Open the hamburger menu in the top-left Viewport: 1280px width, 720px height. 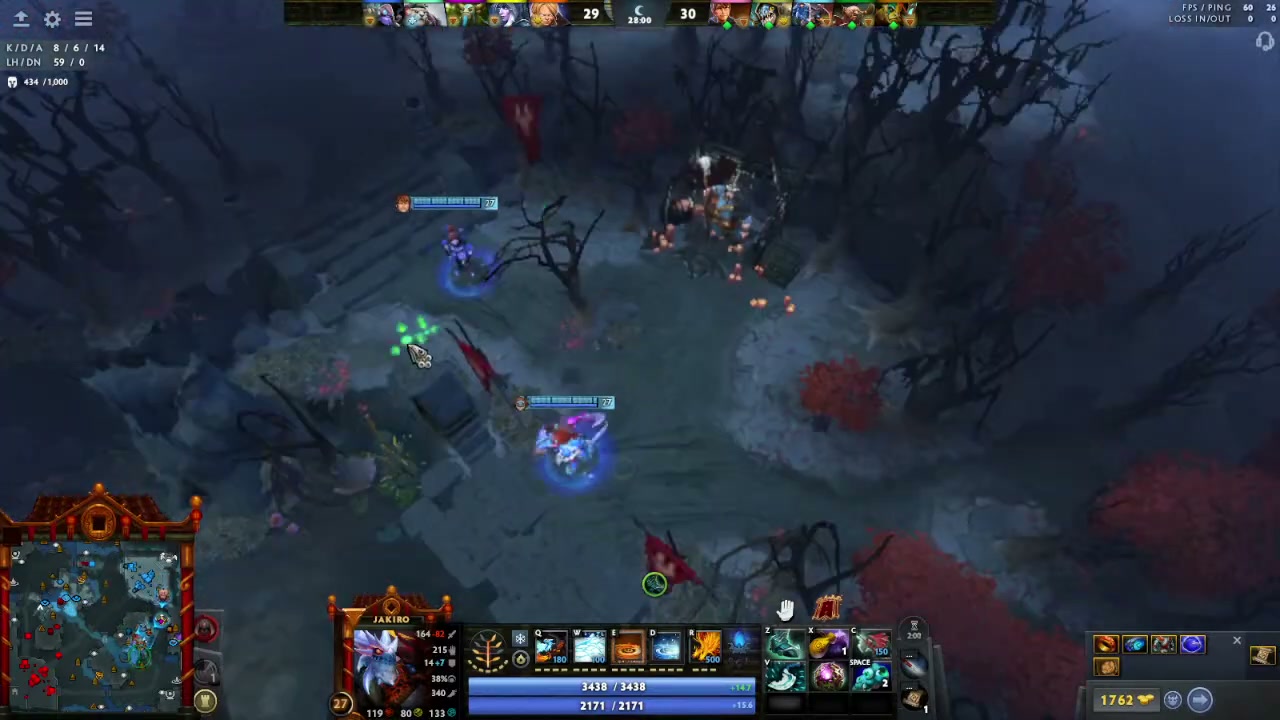(84, 18)
